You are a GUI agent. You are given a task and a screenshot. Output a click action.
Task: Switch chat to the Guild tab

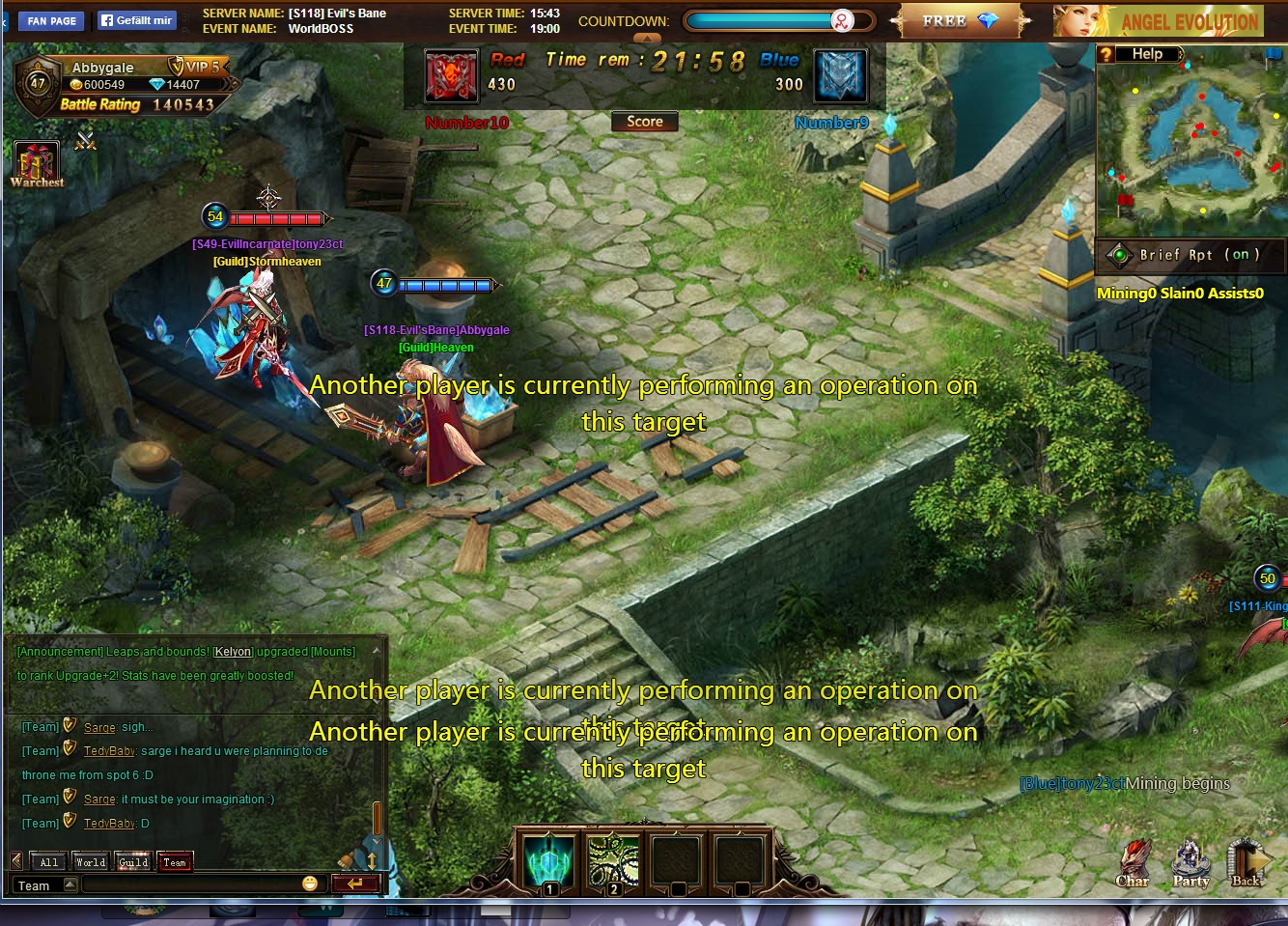pos(133,862)
